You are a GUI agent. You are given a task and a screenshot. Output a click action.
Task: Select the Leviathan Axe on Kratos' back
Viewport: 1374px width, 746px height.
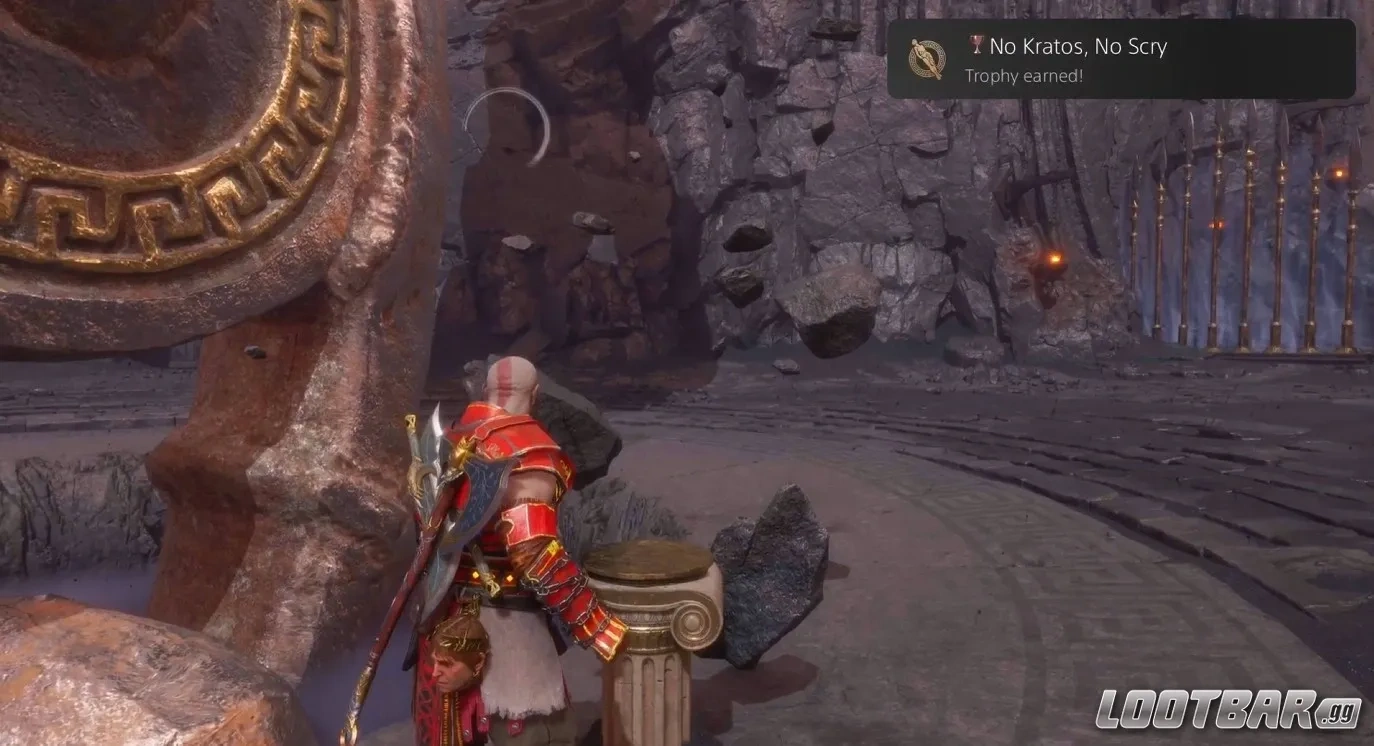click(x=460, y=480)
